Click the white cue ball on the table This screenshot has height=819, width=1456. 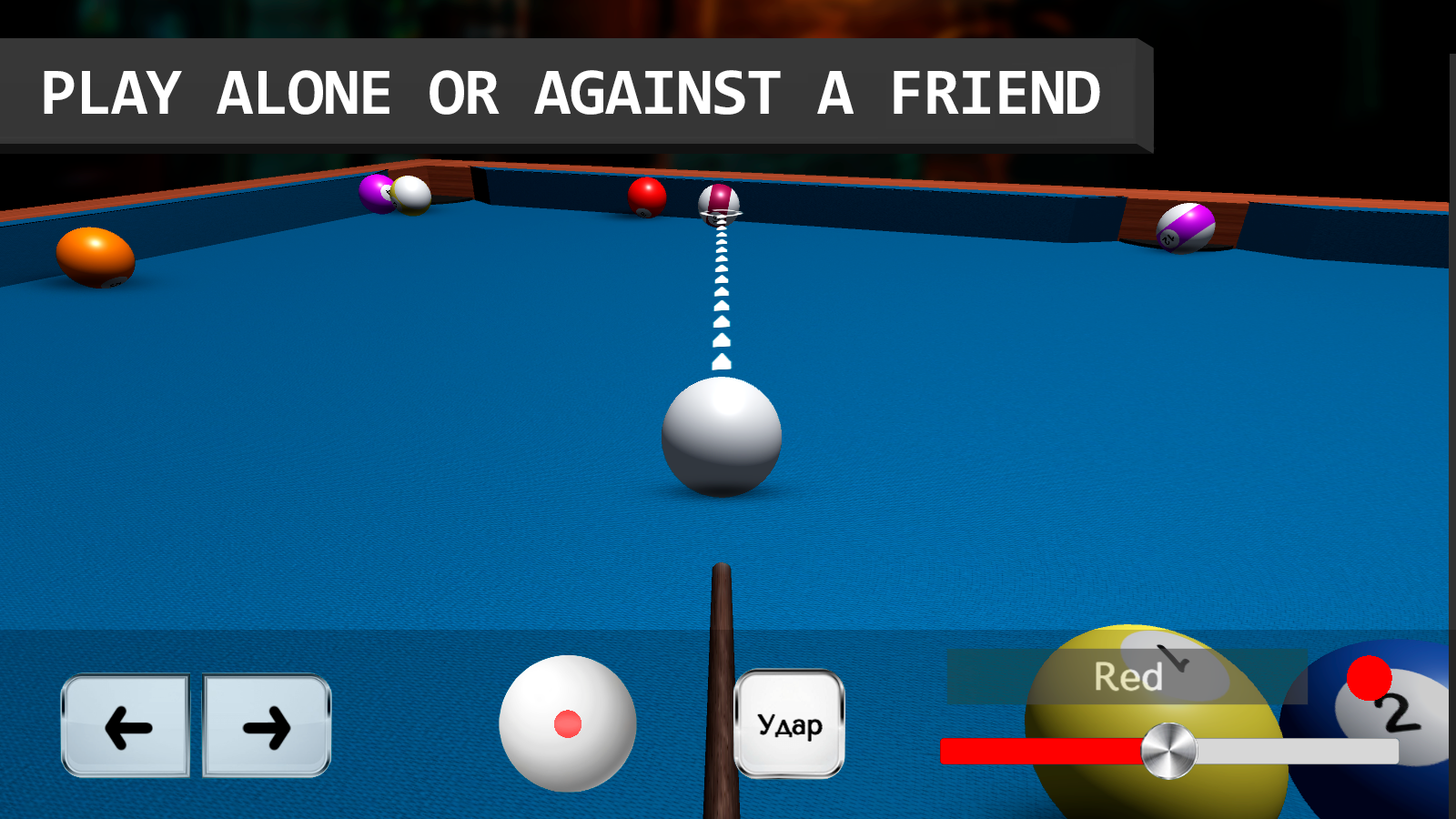point(723,437)
